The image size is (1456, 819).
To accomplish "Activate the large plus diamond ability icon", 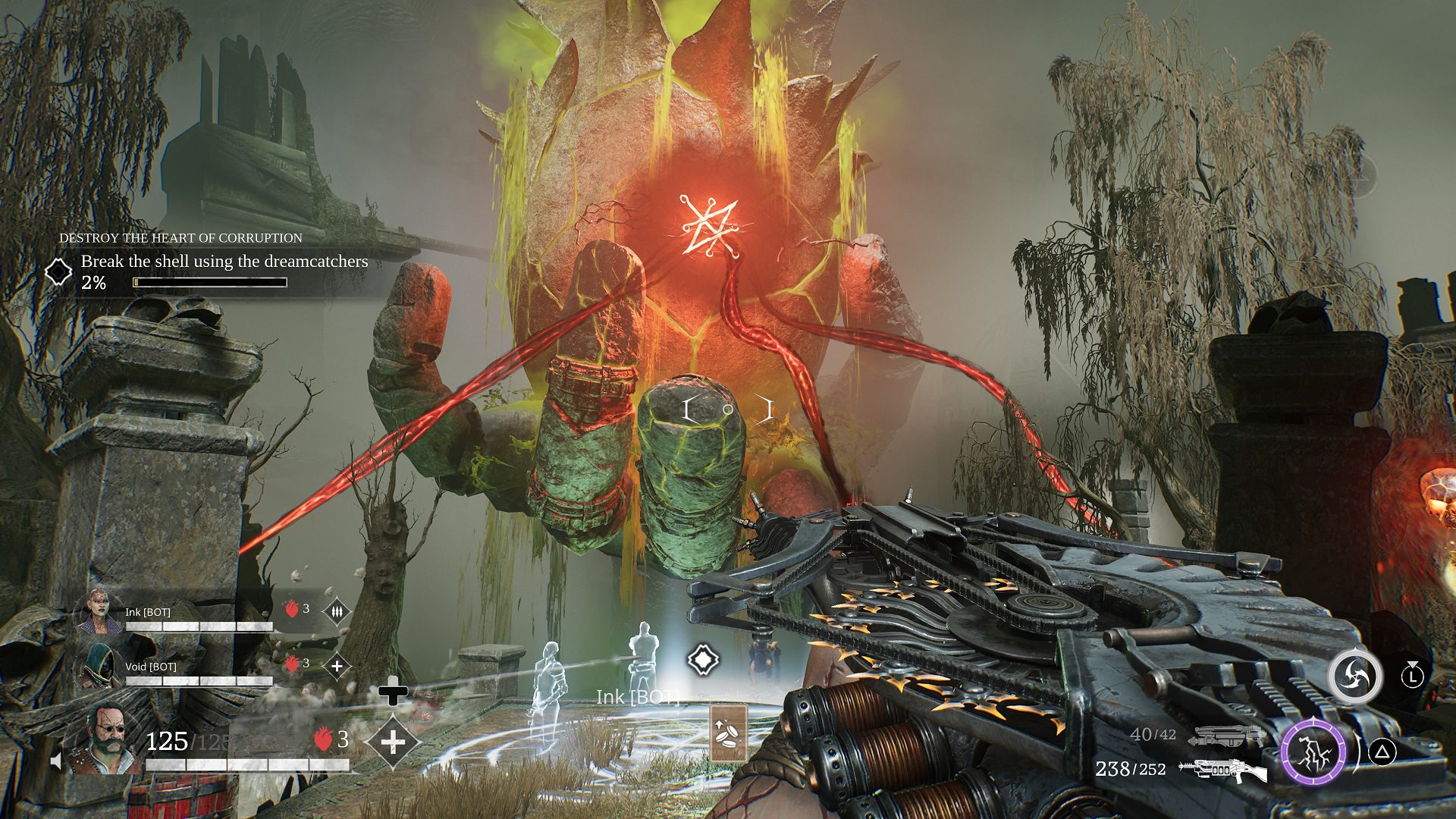I will [x=392, y=742].
